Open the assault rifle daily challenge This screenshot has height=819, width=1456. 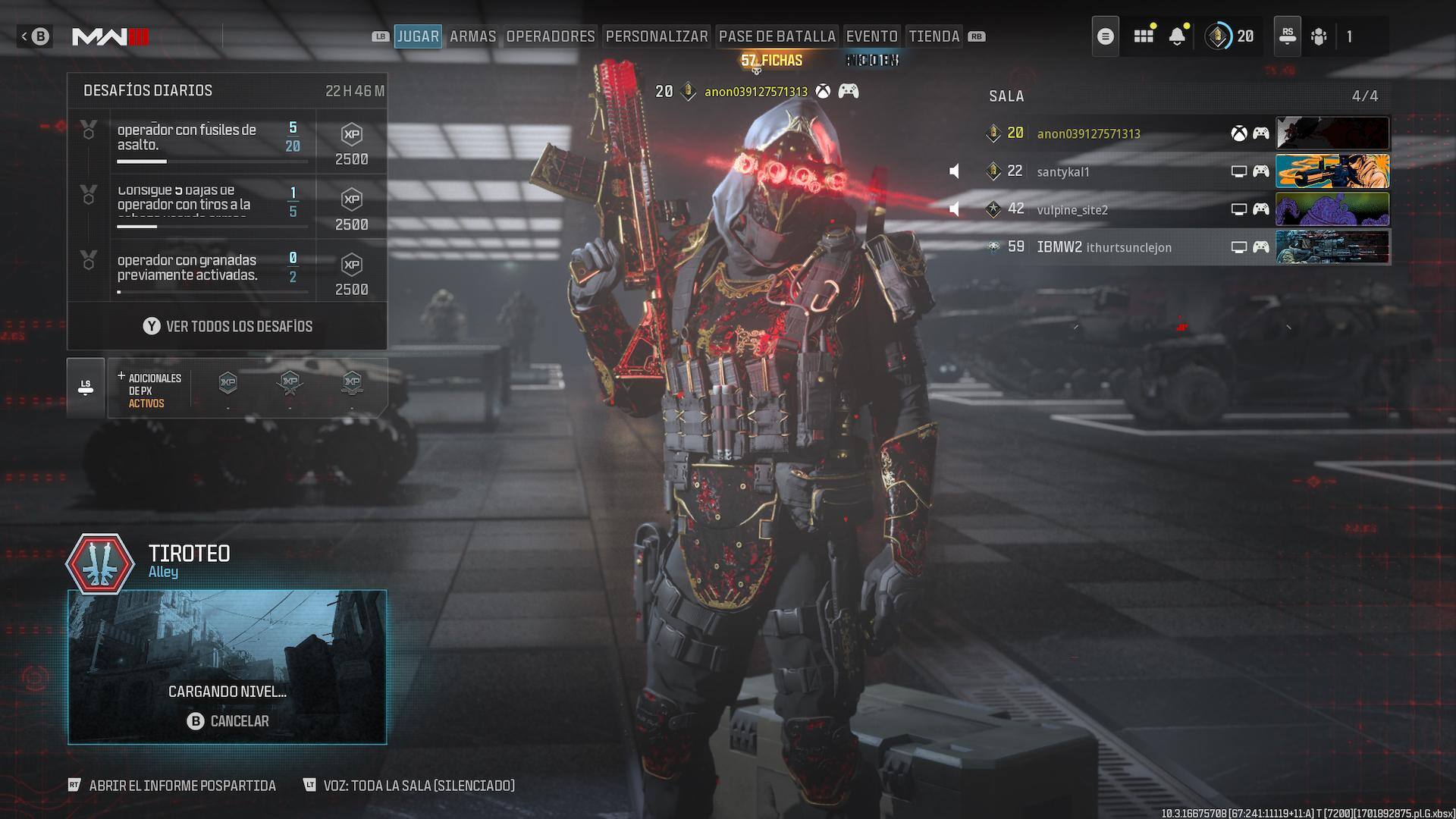click(199, 139)
